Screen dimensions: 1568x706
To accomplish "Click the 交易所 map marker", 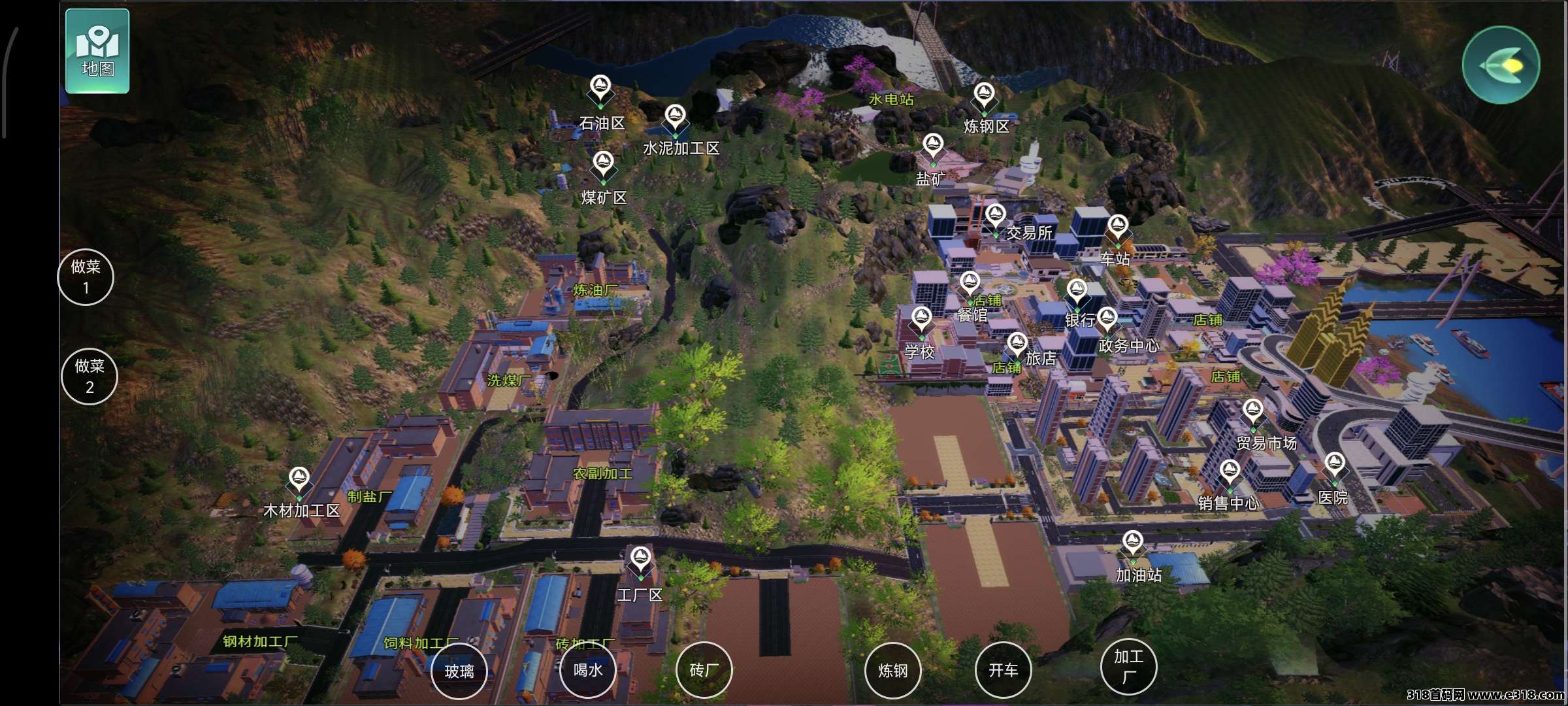I will [995, 216].
